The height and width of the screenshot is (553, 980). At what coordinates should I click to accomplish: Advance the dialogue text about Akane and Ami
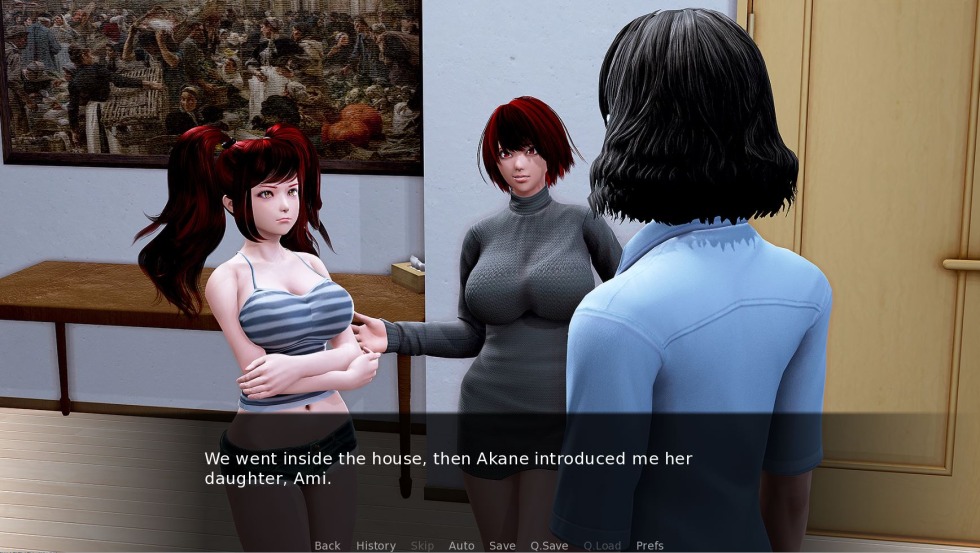coord(448,468)
